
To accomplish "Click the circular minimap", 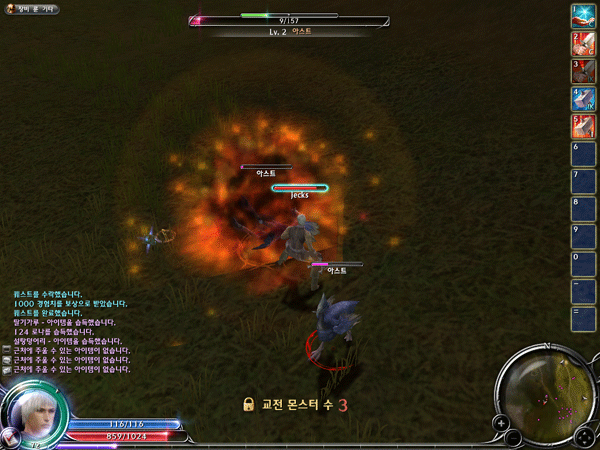I will [x=546, y=394].
